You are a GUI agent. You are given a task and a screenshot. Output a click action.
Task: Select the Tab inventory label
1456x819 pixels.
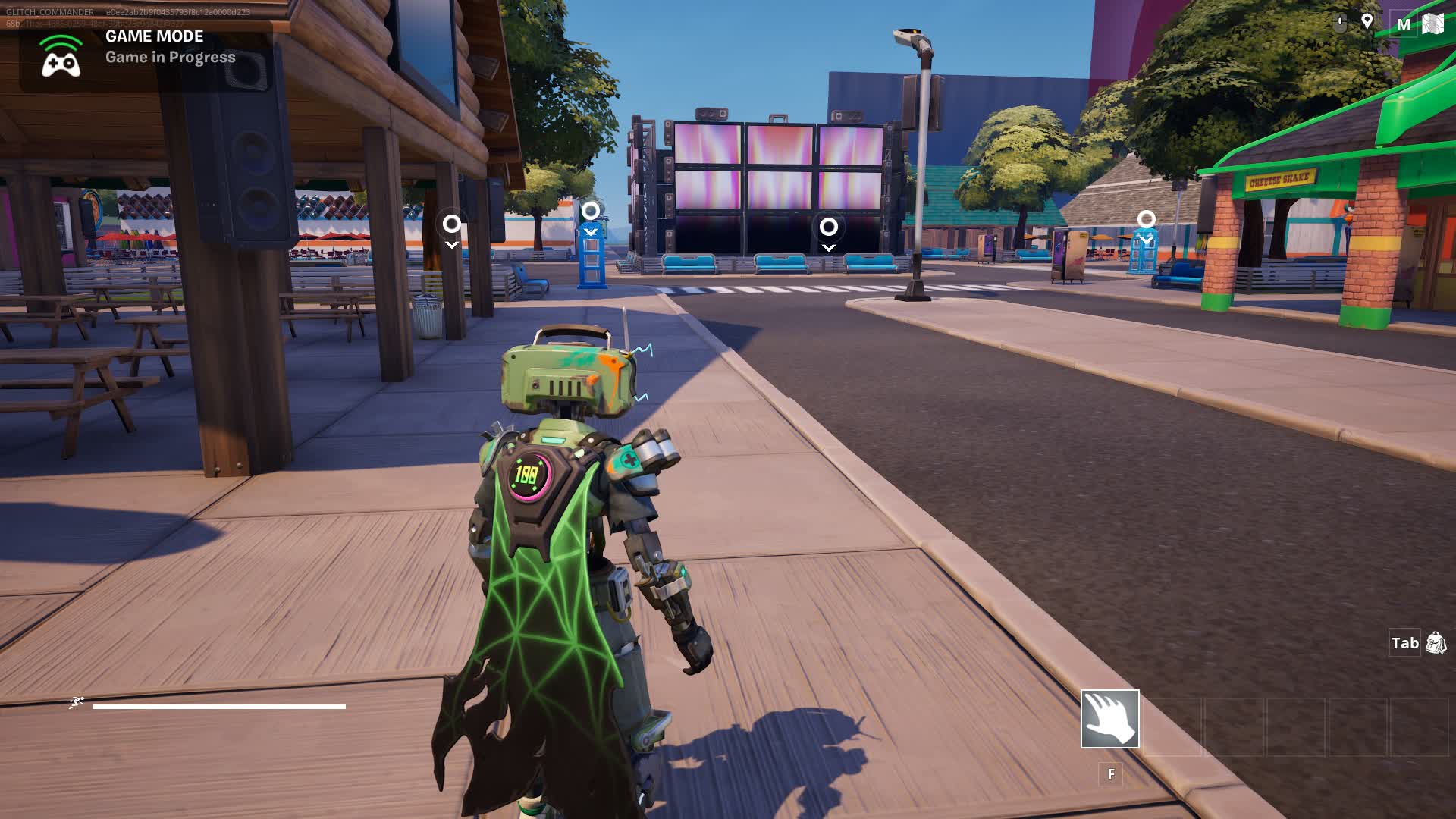[1407, 643]
